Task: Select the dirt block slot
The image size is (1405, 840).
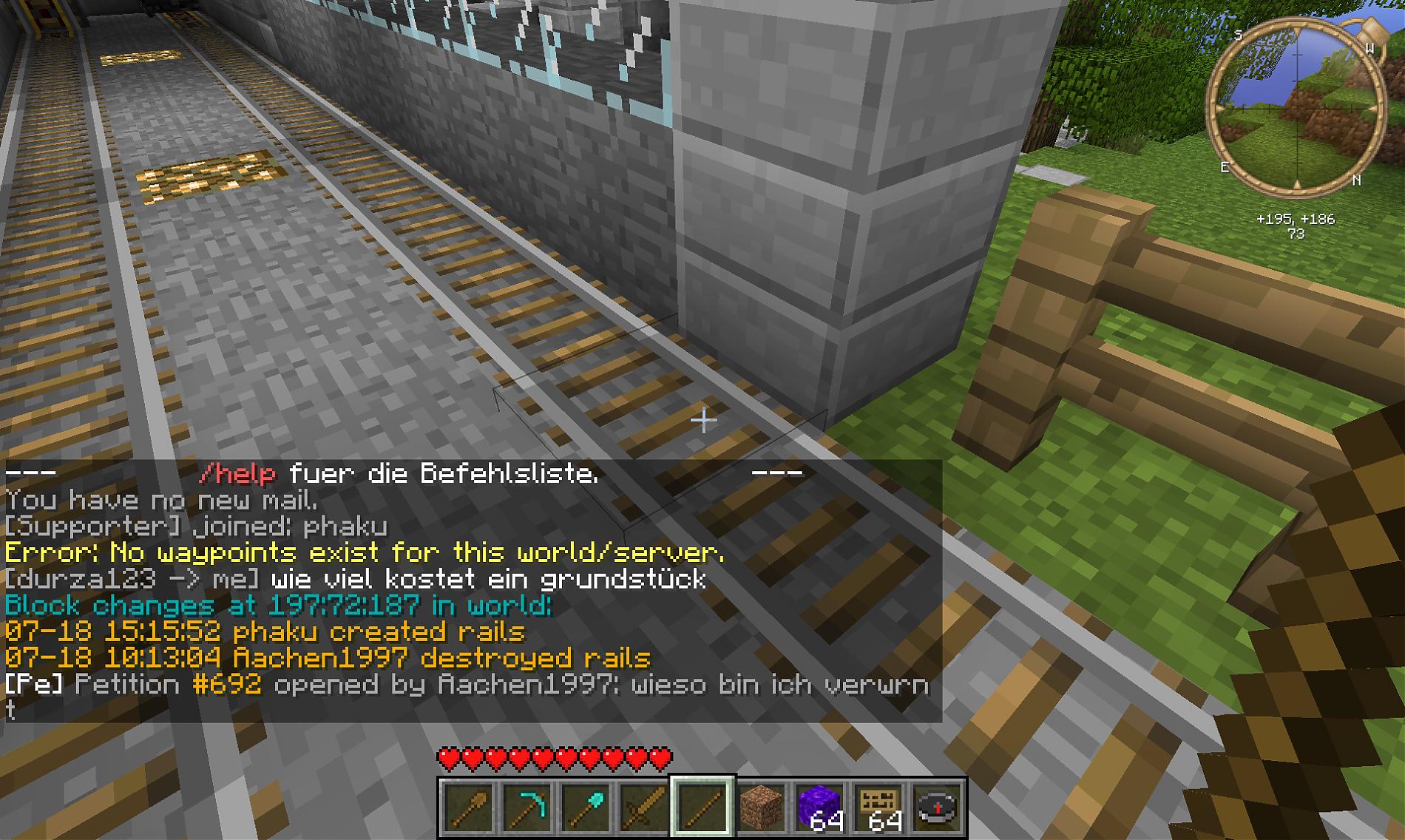Action: (761, 807)
